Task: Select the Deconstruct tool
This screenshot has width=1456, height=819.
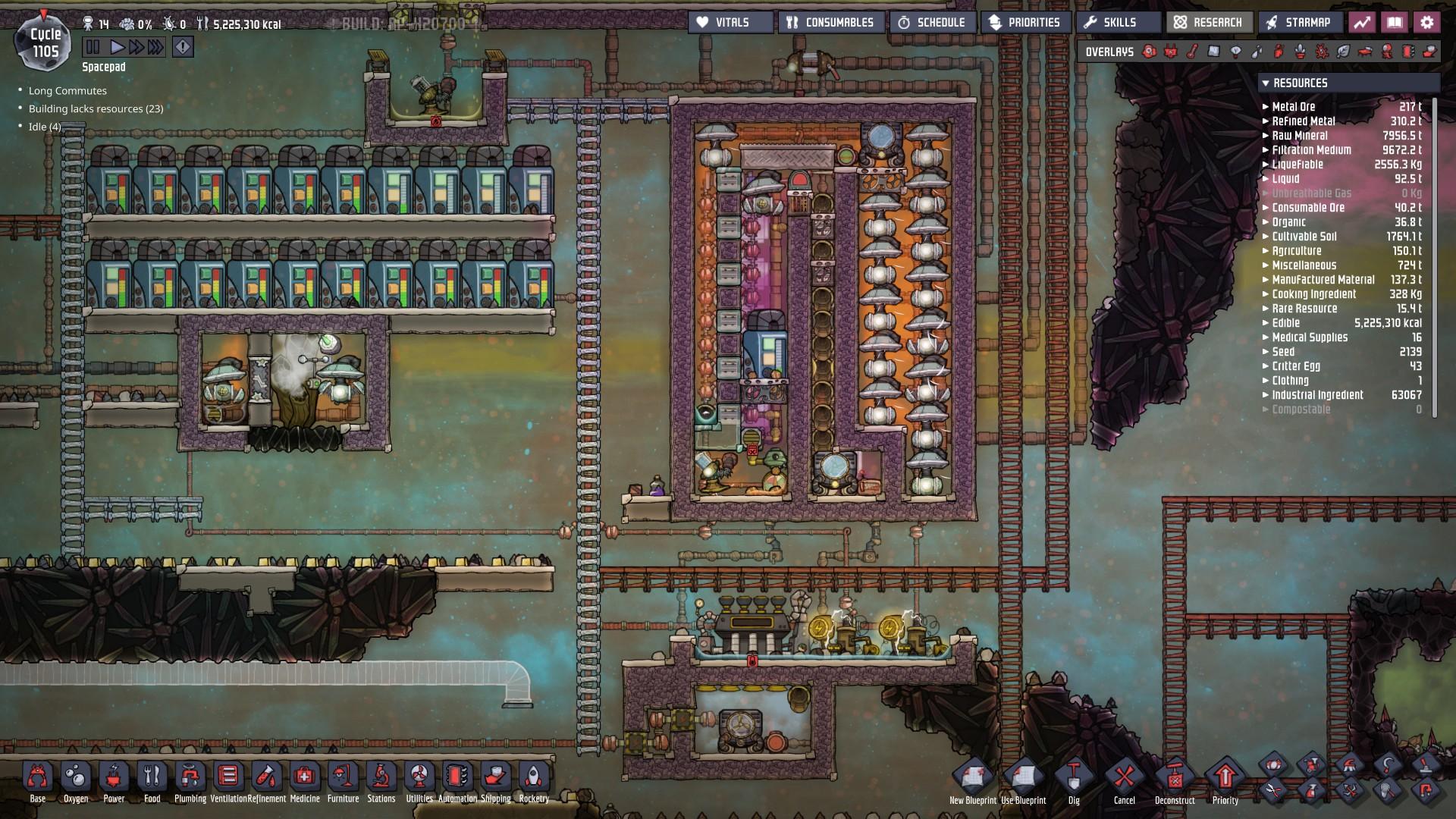Action: [x=1174, y=779]
